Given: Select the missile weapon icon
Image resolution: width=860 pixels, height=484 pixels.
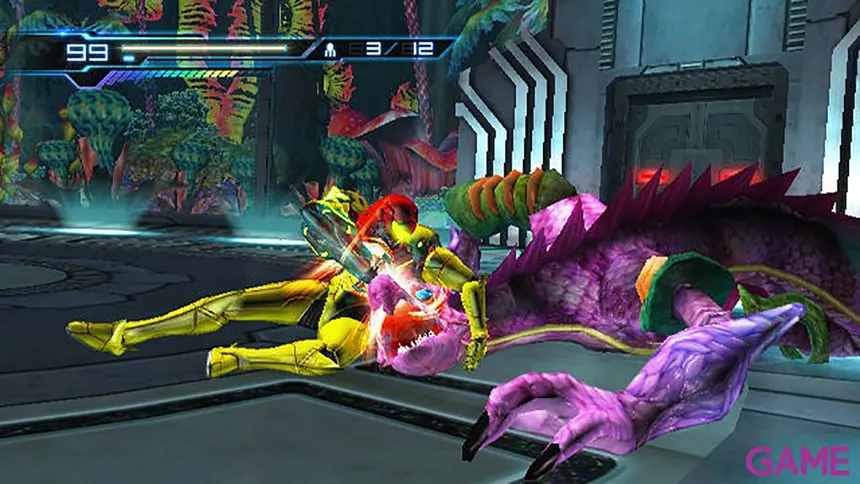Looking at the screenshot, I should point(332,48).
